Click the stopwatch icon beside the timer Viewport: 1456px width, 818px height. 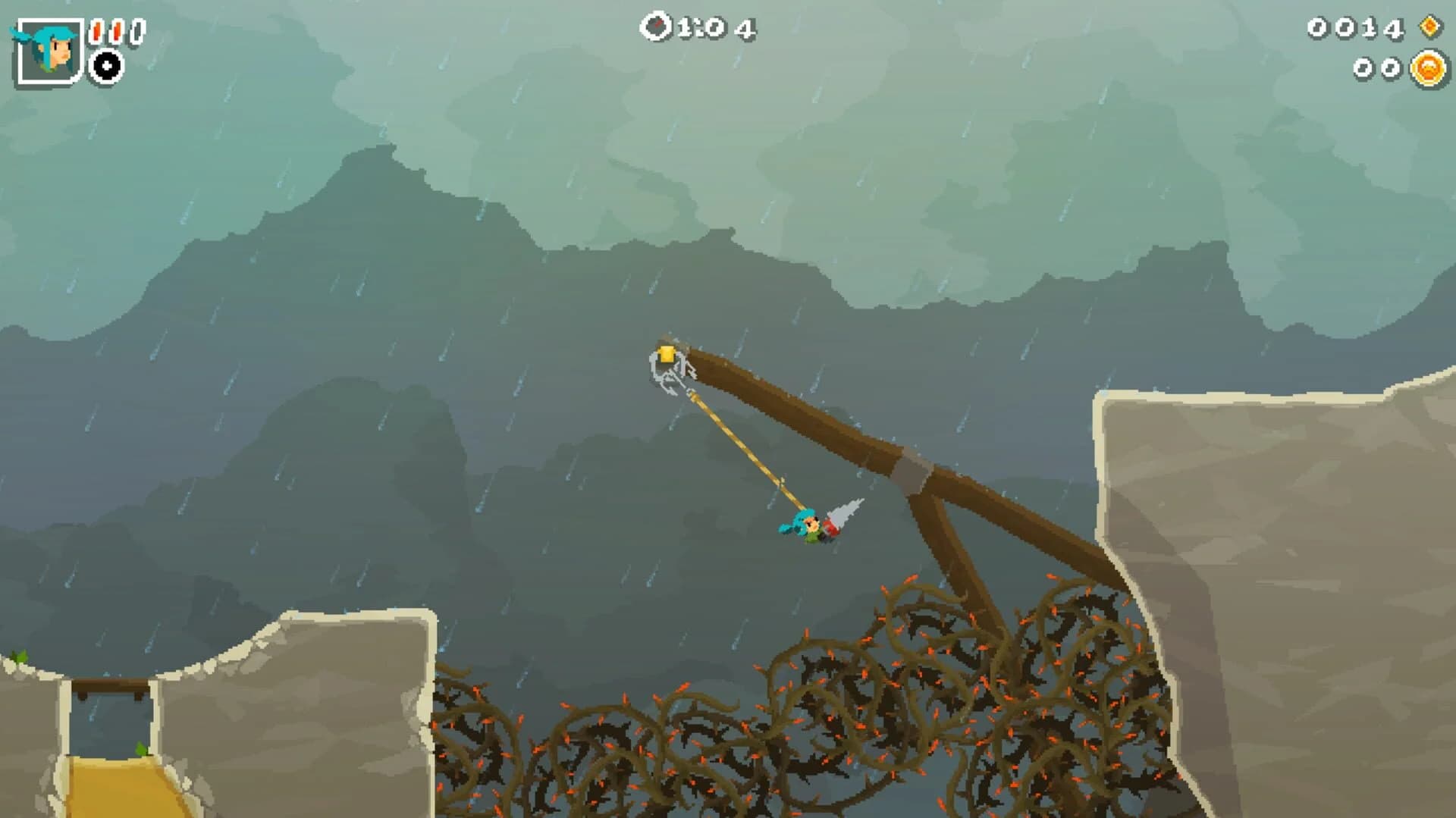(x=657, y=25)
